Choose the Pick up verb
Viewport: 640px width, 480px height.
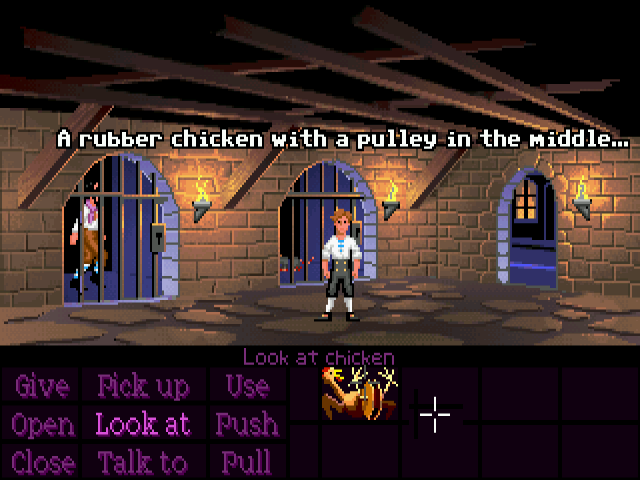point(141,386)
